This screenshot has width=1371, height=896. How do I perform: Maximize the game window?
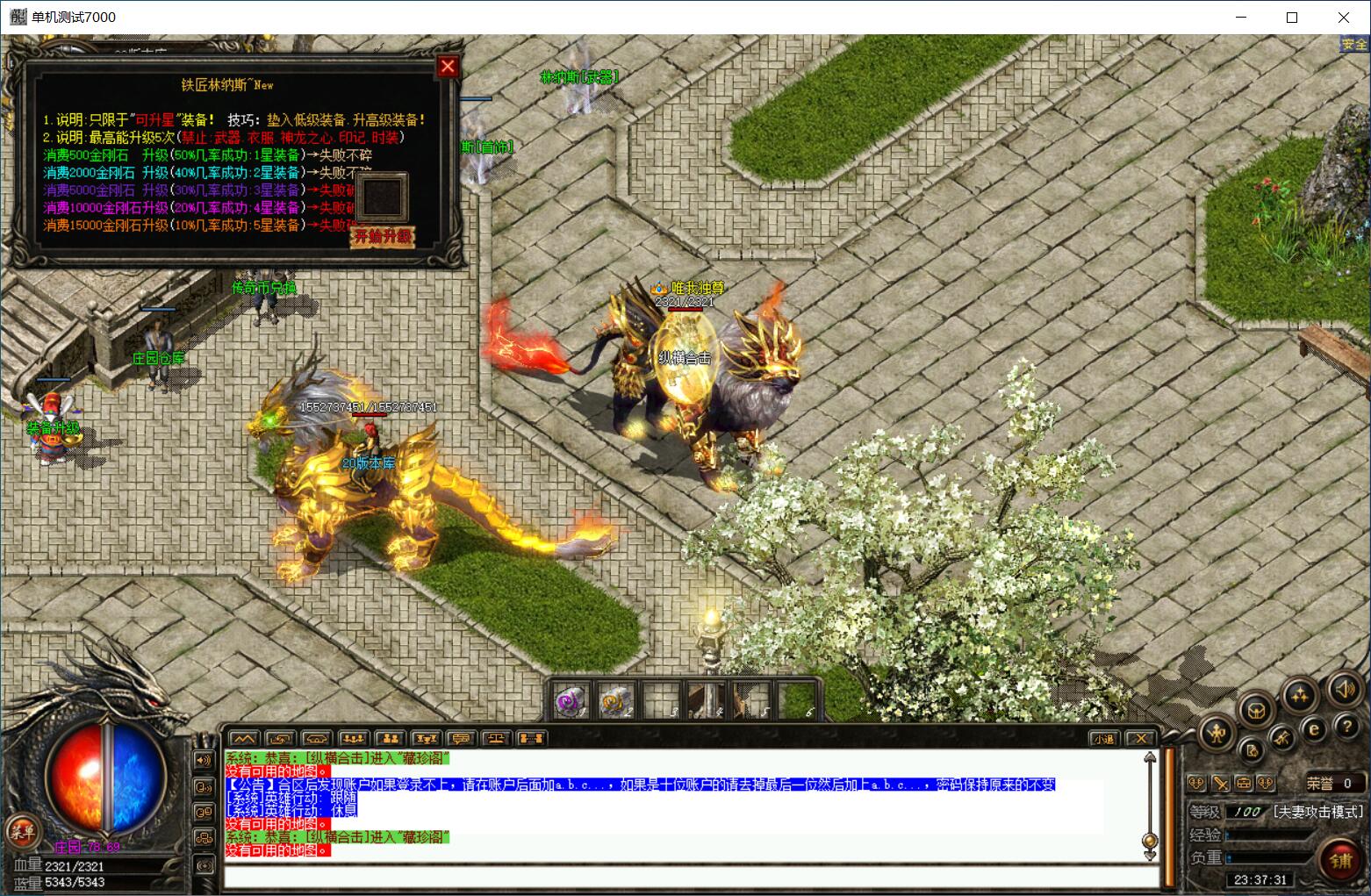coord(1292,18)
